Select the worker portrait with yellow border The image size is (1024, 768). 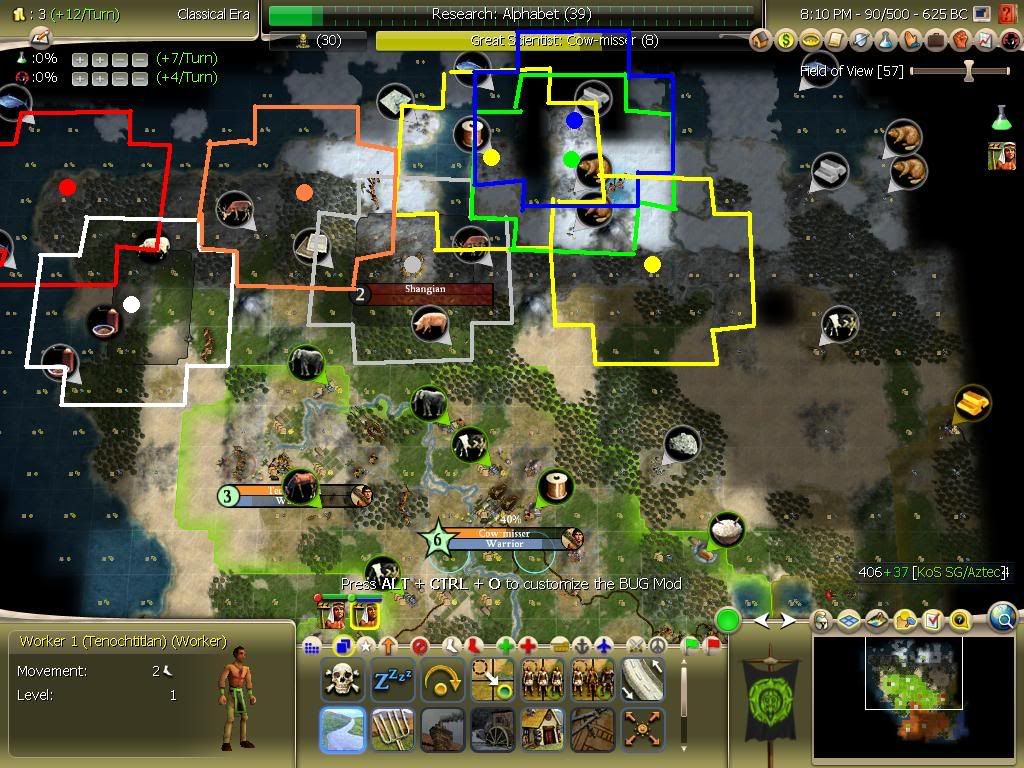click(x=364, y=612)
